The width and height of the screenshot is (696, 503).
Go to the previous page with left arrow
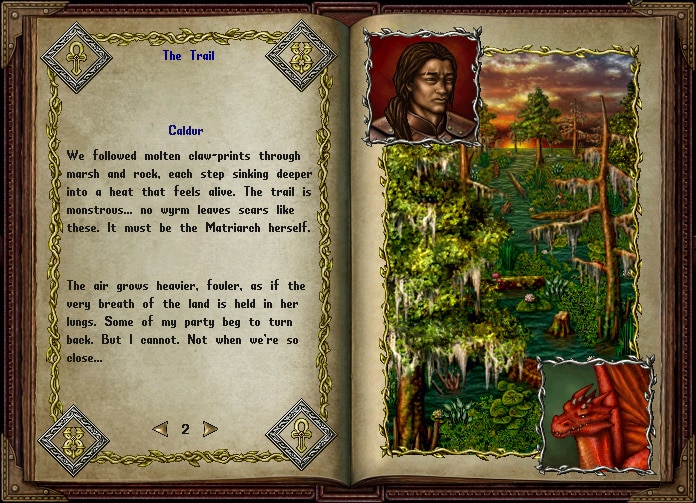tap(160, 429)
